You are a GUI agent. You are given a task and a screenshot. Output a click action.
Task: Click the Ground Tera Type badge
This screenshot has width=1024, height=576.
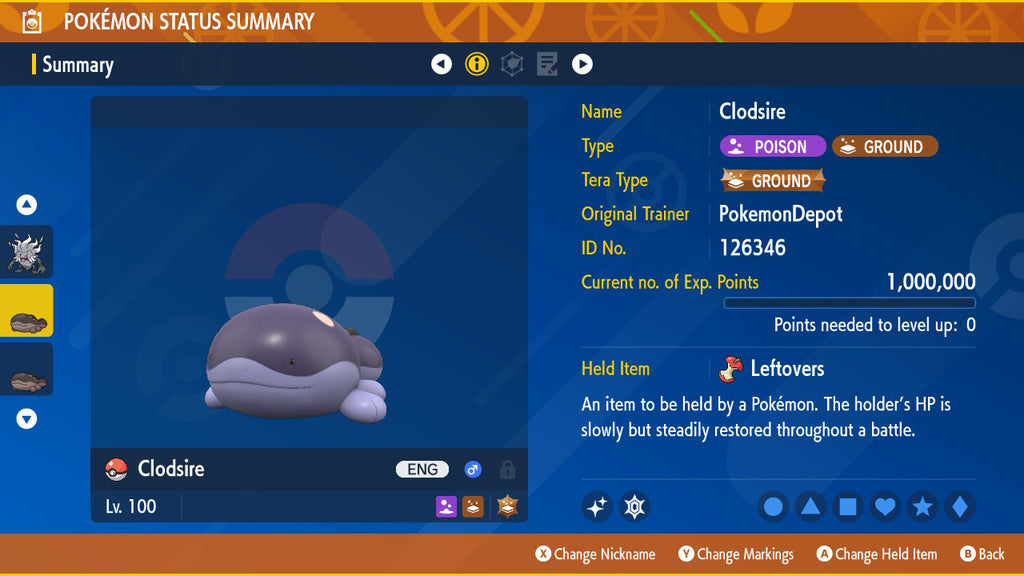[773, 181]
